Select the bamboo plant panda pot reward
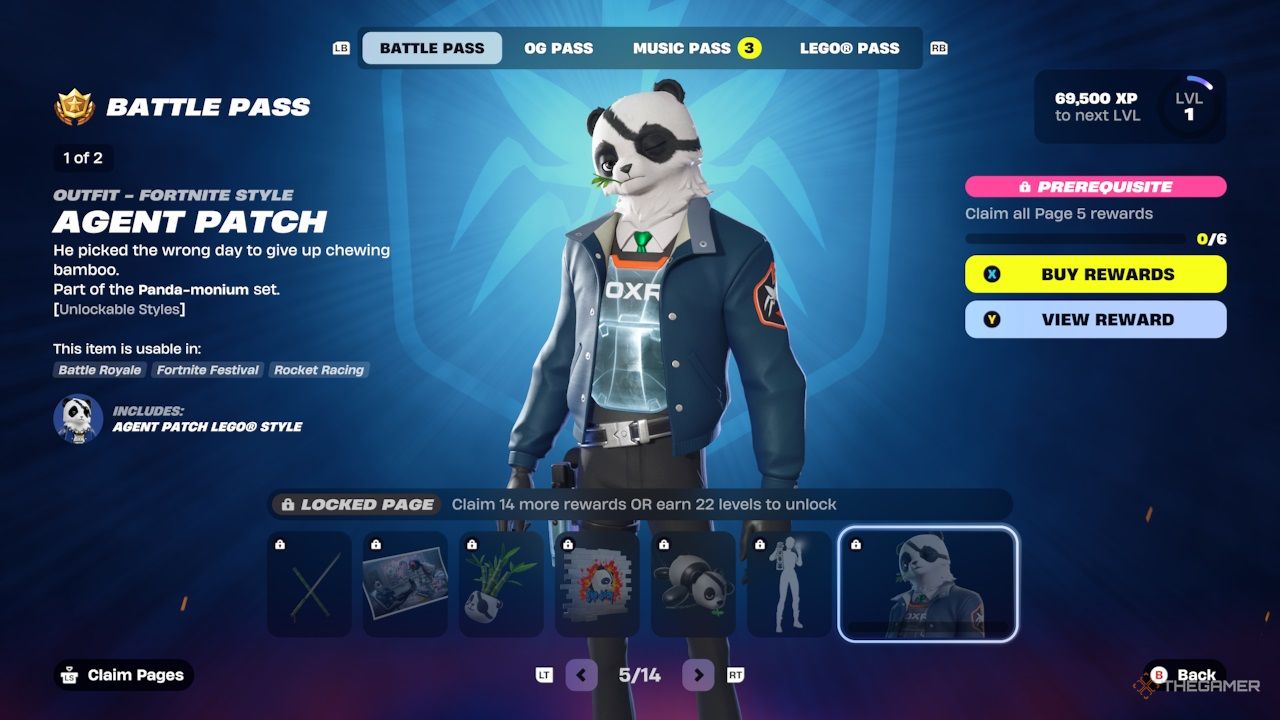 coord(501,585)
